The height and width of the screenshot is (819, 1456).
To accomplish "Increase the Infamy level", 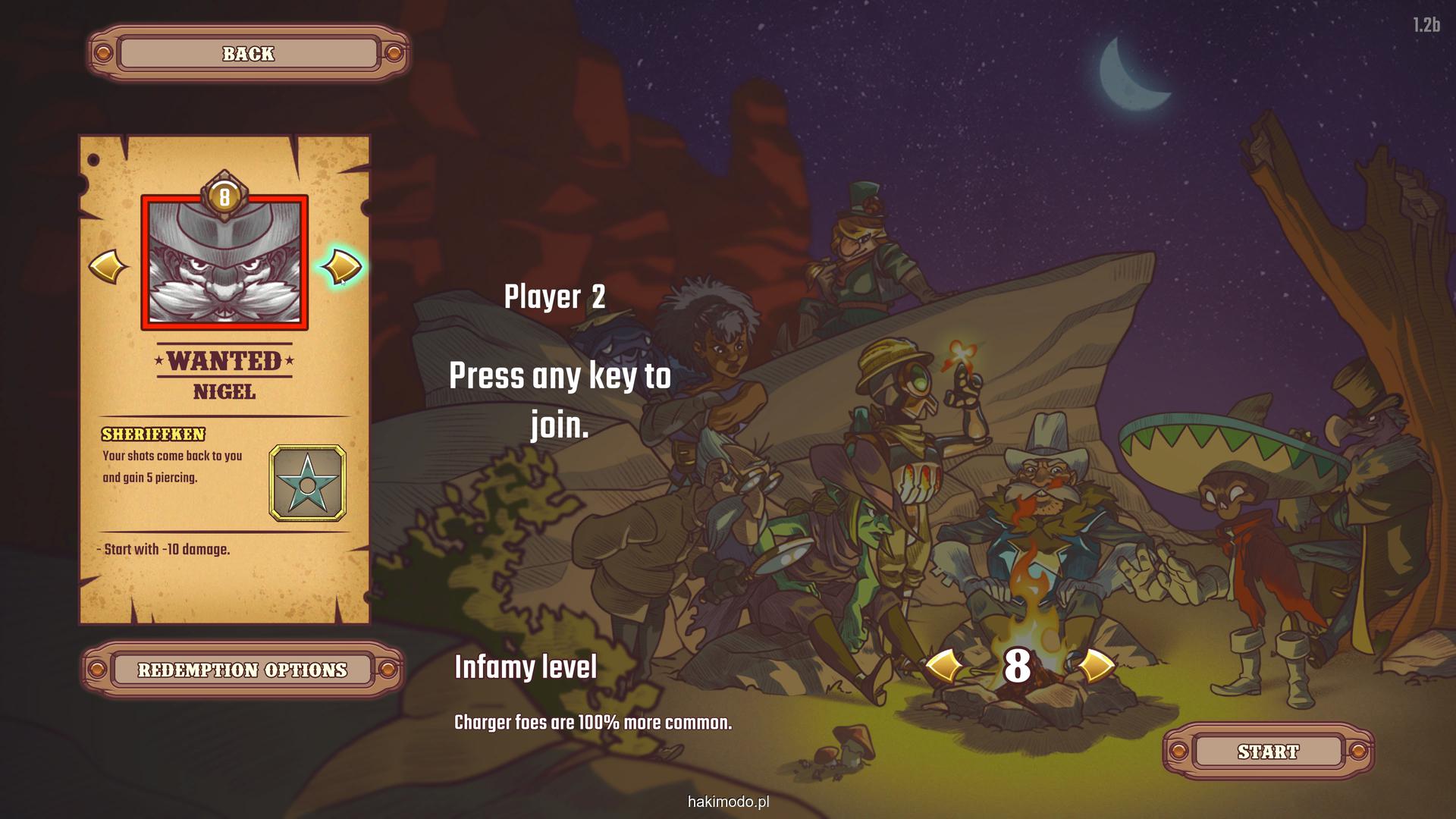I will tap(1095, 667).
